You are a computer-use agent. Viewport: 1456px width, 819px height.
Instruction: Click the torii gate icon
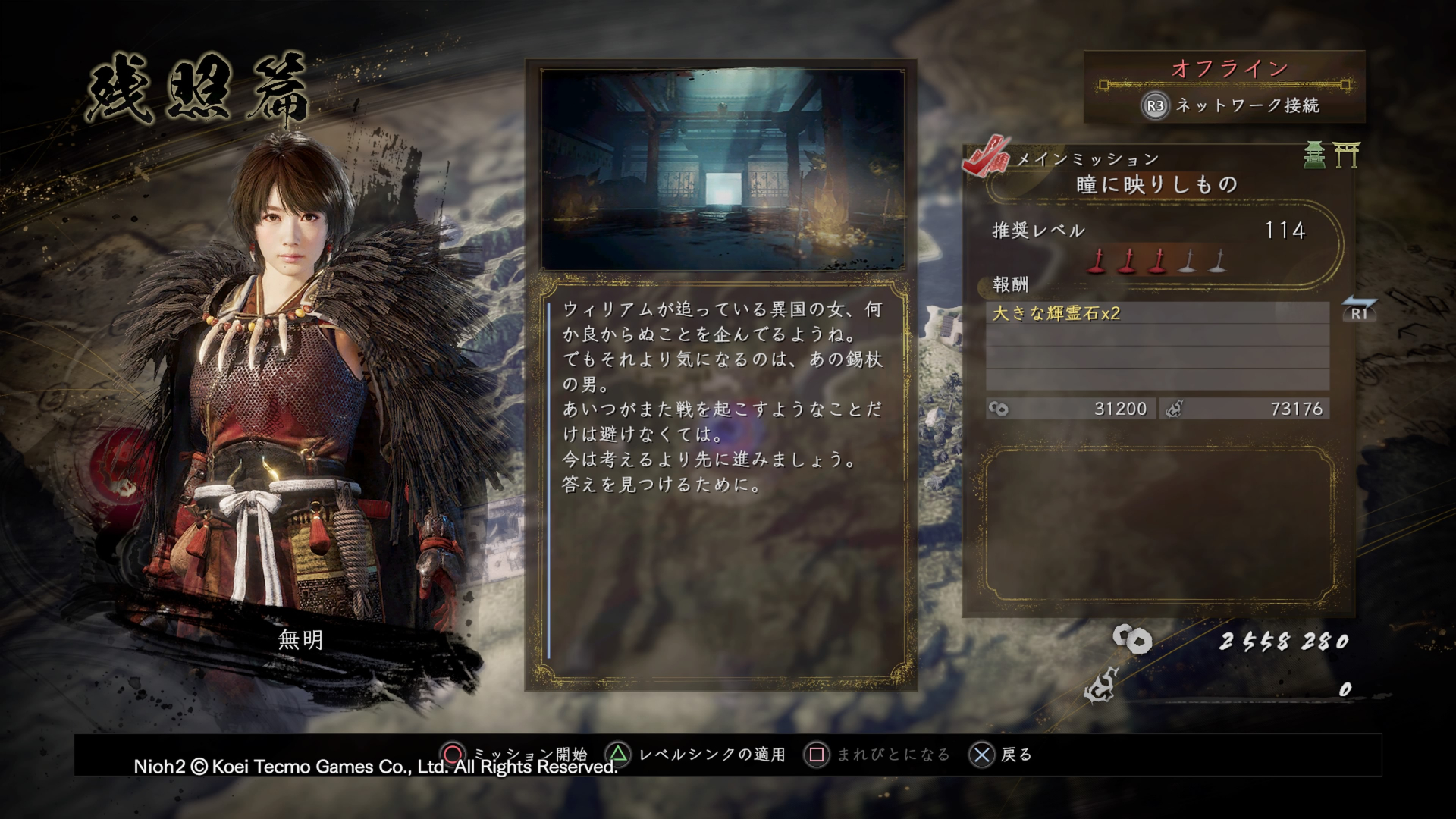pos(1349,155)
